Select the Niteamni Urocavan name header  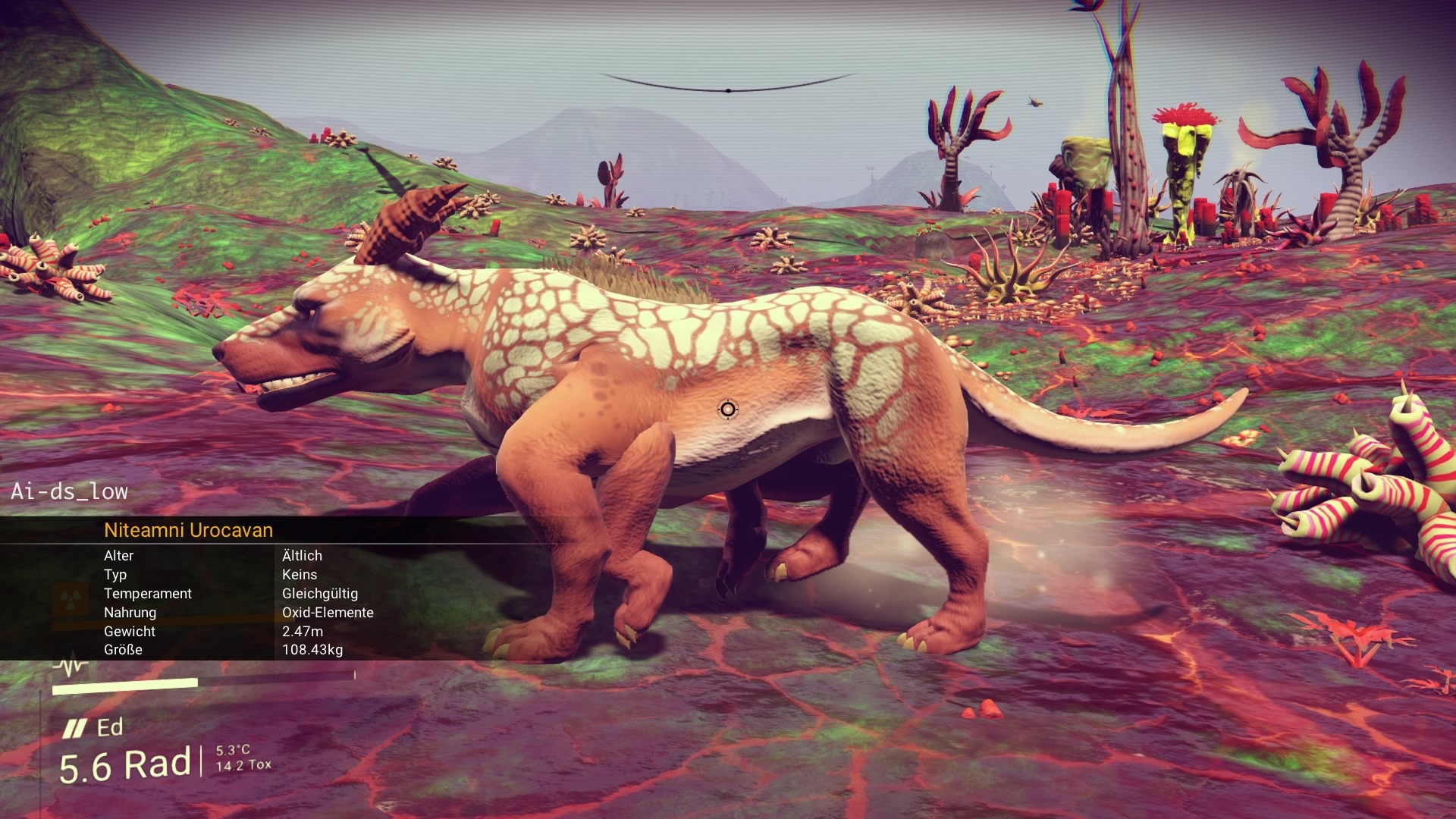(x=188, y=530)
